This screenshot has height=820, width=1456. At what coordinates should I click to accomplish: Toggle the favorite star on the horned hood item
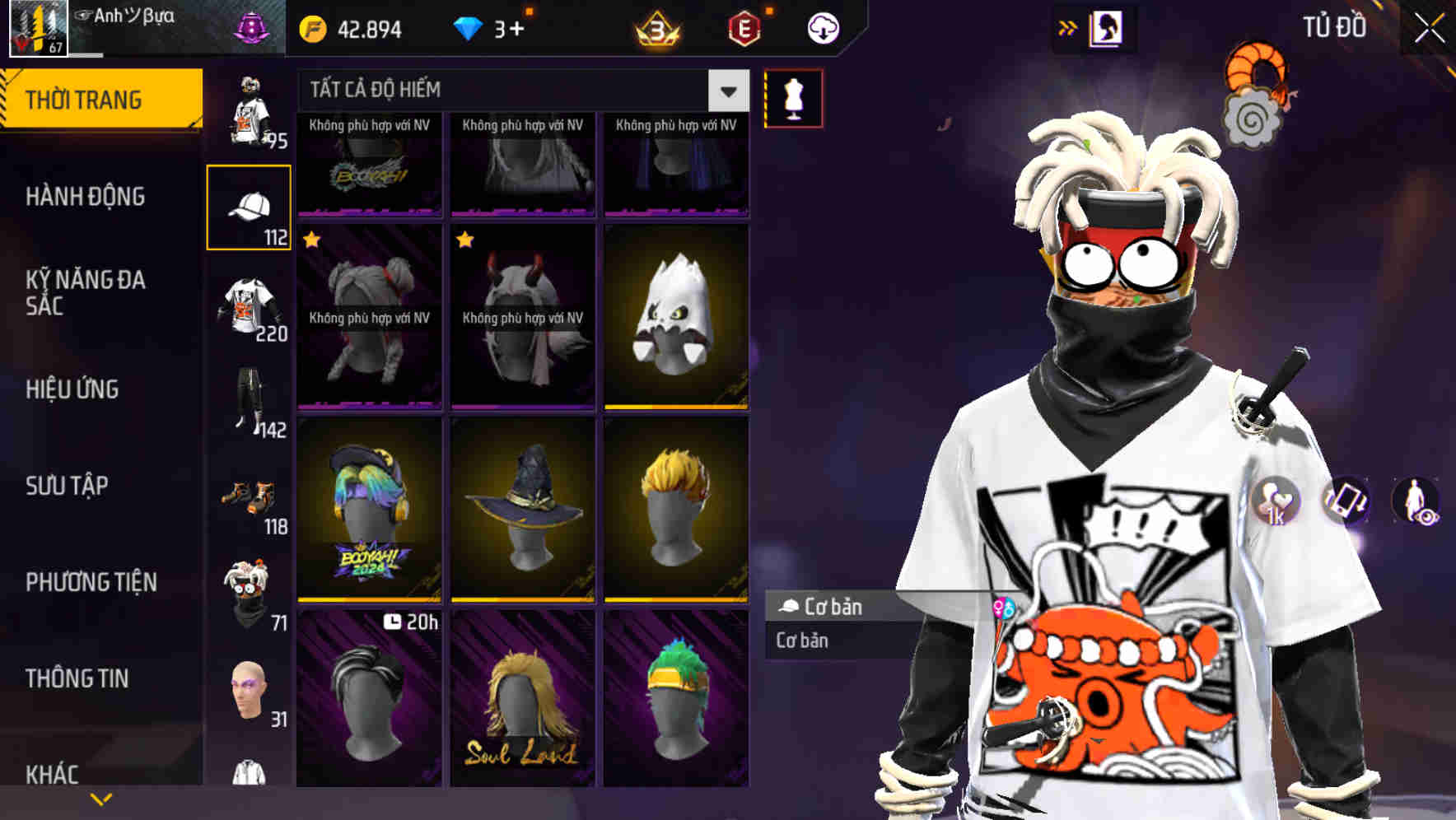point(464,240)
